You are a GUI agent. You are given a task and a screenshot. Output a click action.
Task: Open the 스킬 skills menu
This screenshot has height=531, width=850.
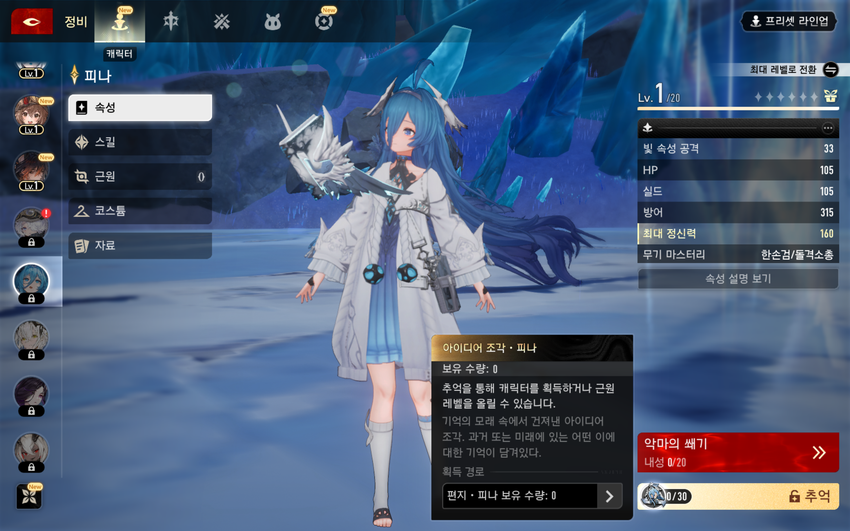(140, 142)
